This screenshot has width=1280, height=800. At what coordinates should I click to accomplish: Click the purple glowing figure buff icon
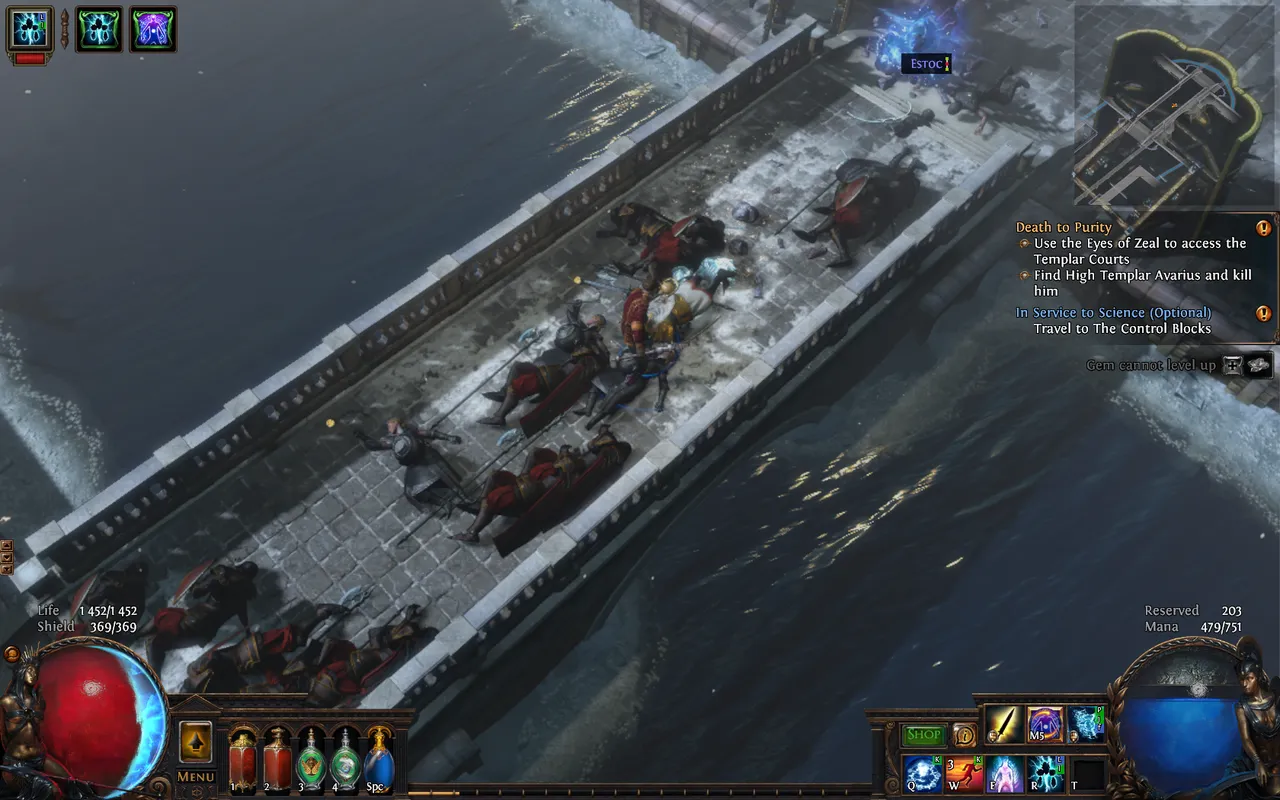tap(153, 29)
